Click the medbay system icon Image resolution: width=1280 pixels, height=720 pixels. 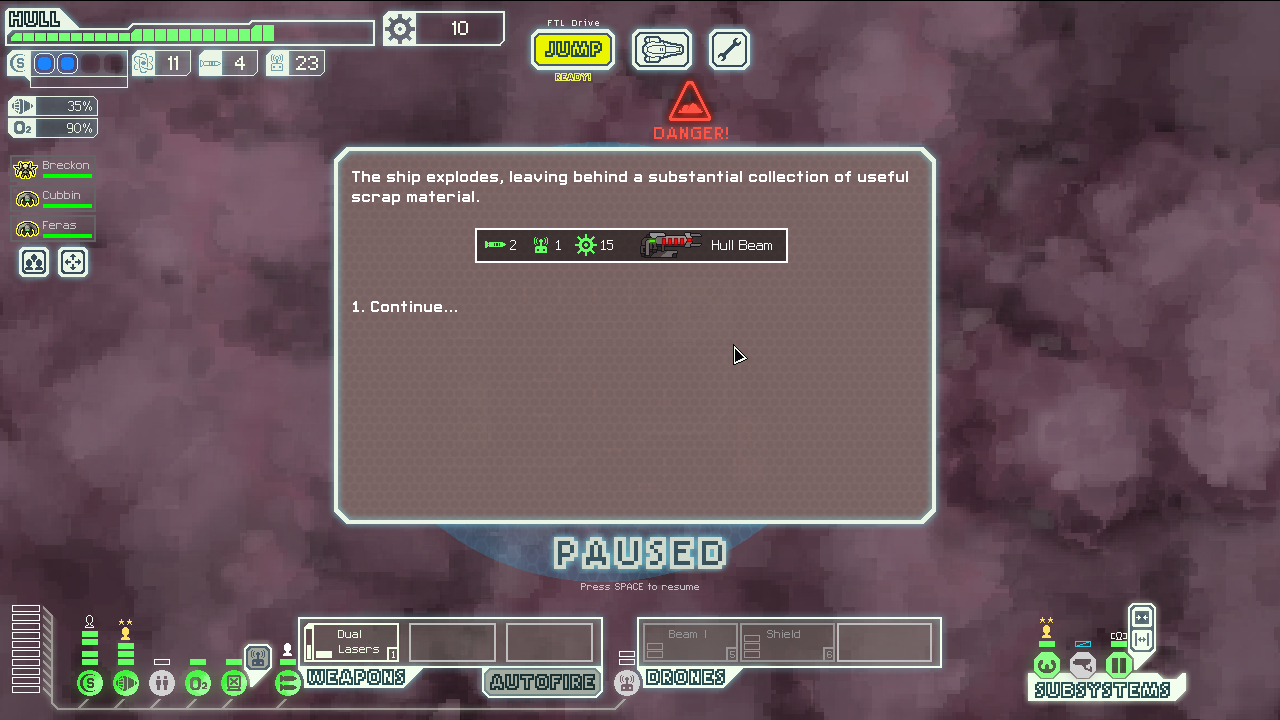tap(162, 684)
